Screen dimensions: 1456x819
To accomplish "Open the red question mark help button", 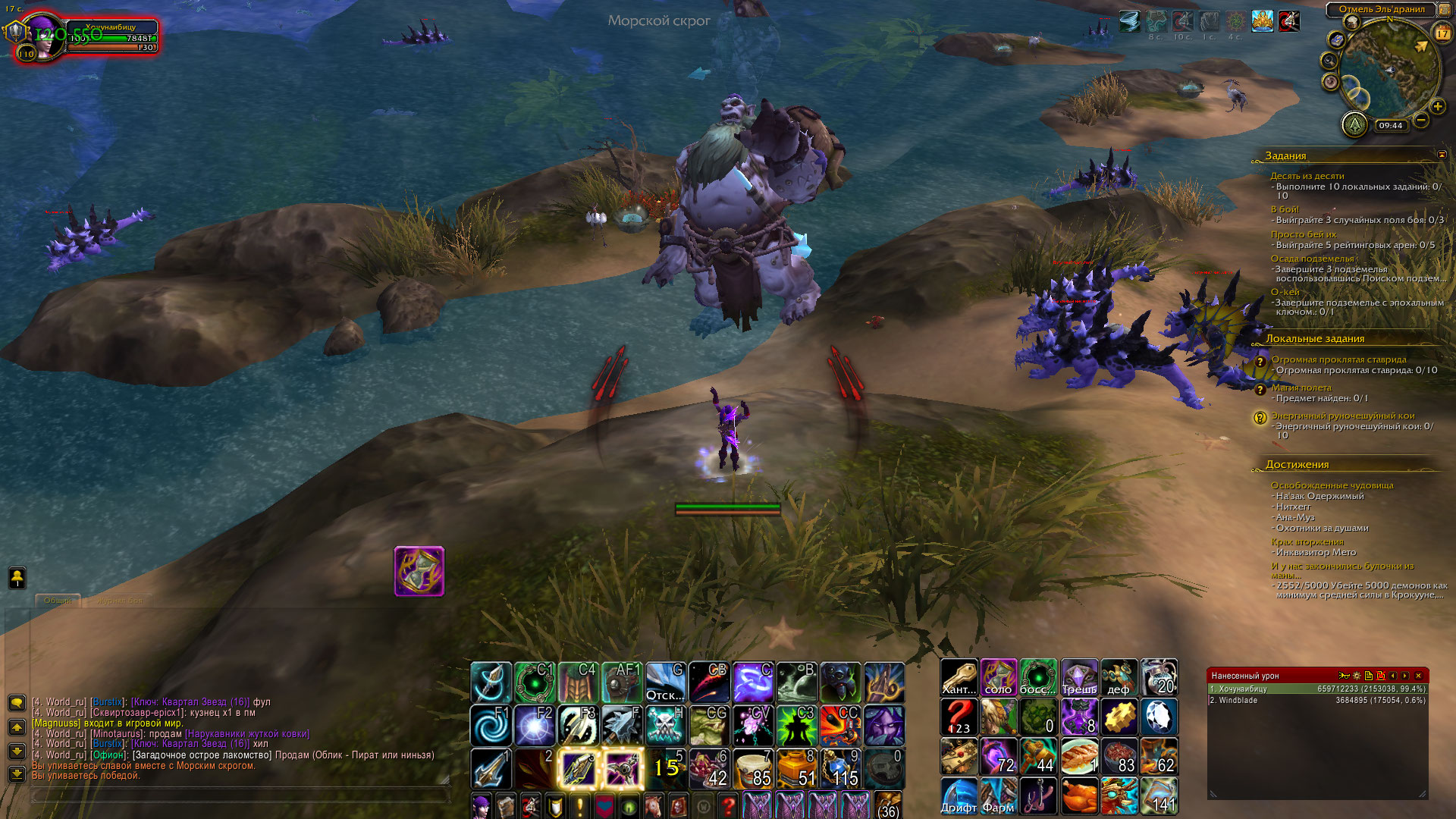I will pos(728,805).
